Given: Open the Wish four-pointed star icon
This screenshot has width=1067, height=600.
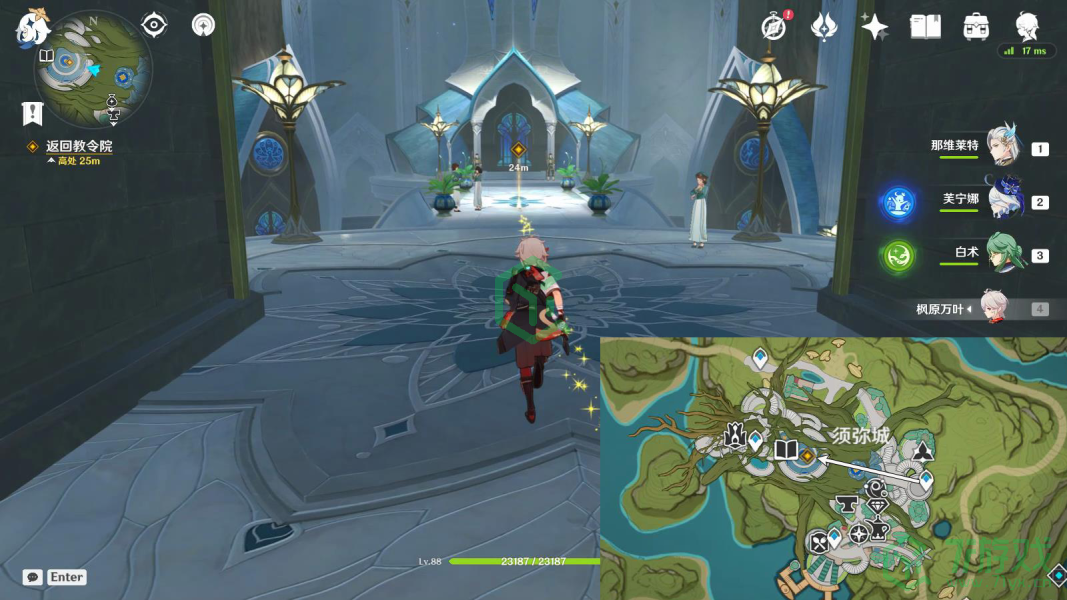Looking at the screenshot, I should 875,27.
